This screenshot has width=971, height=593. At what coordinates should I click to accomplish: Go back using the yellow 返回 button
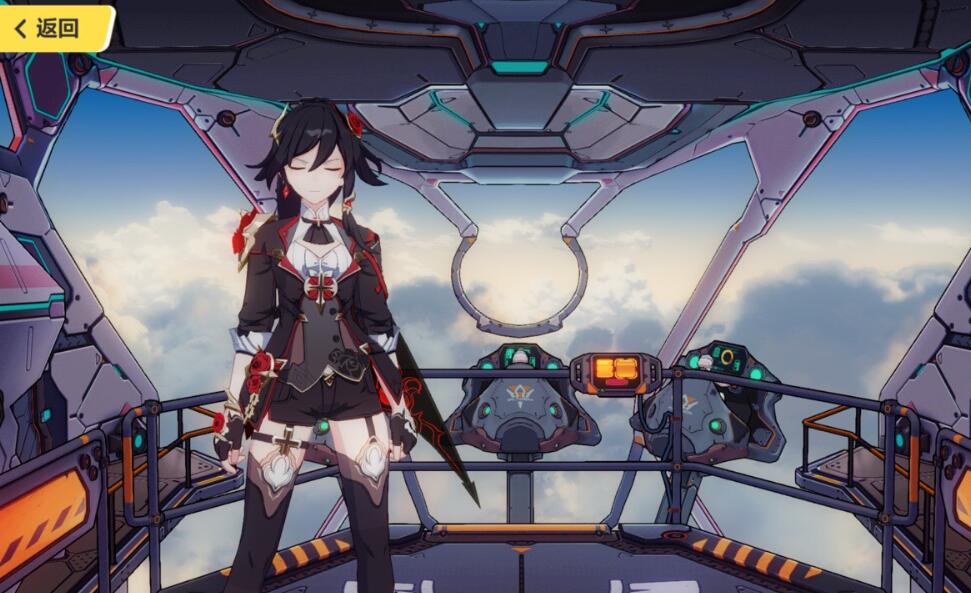click(x=52, y=27)
